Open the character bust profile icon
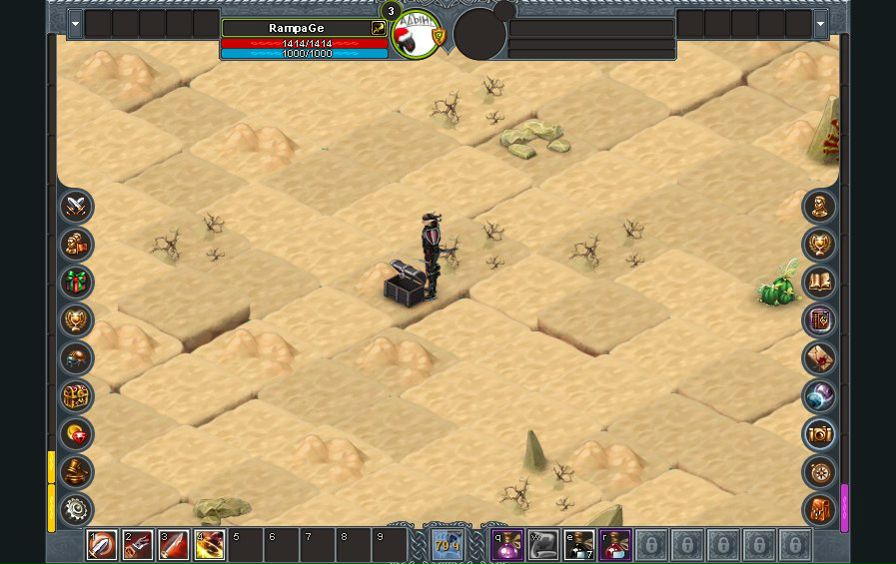Image resolution: width=896 pixels, height=564 pixels. pyautogui.click(x=819, y=207)
